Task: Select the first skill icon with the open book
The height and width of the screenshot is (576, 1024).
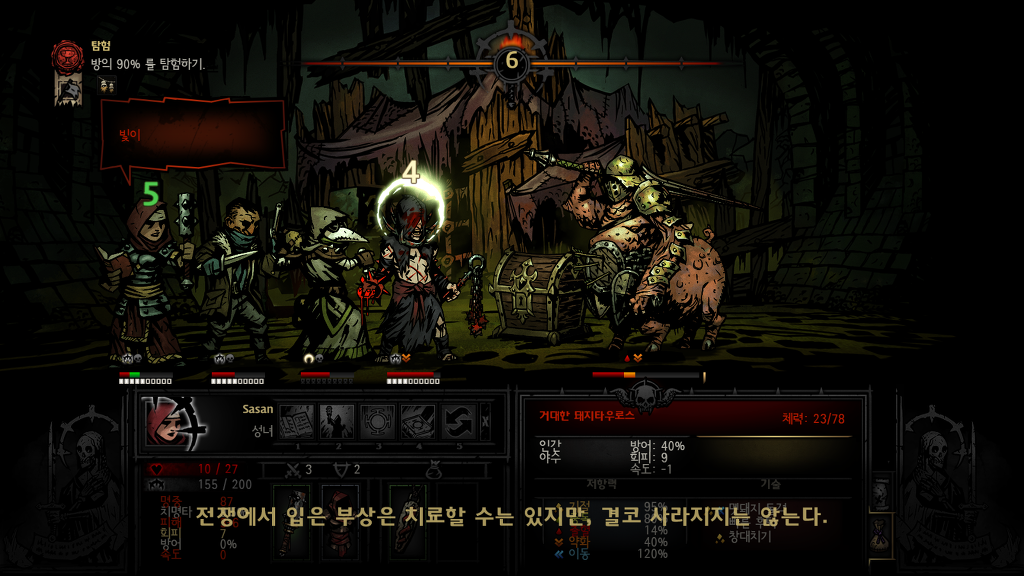Action: 296,421
